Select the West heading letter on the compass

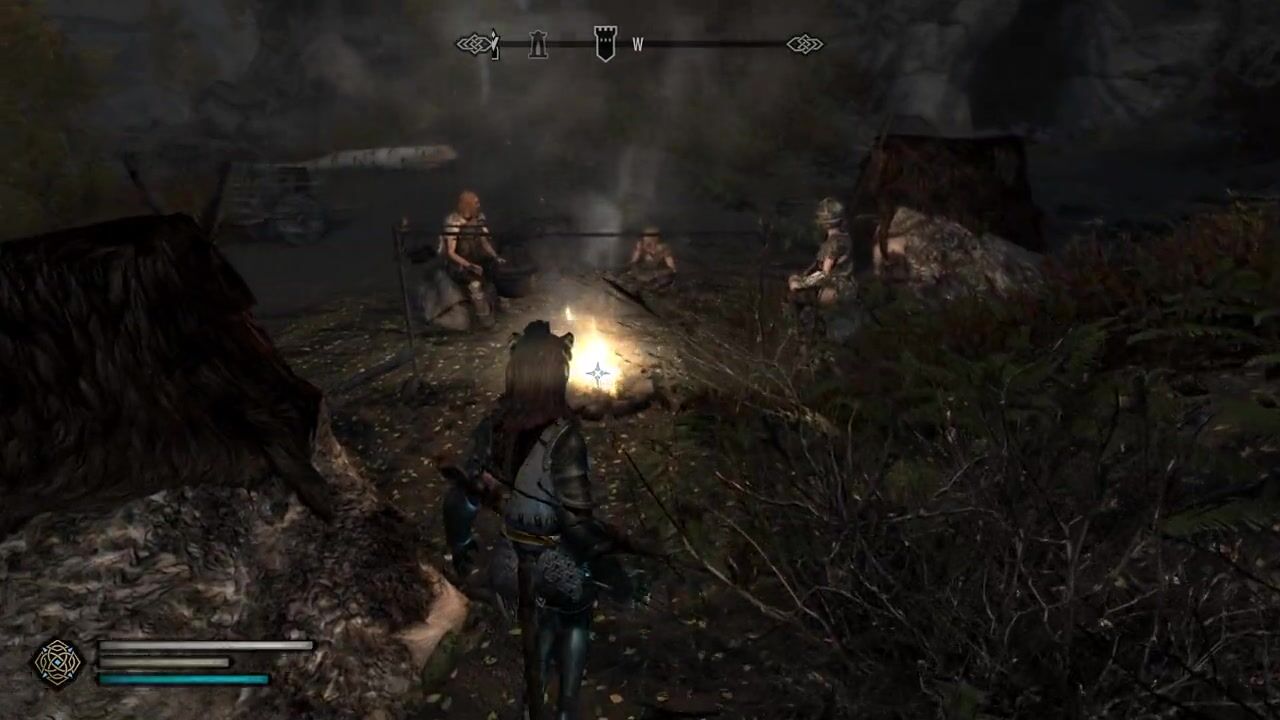click(637, 45)
